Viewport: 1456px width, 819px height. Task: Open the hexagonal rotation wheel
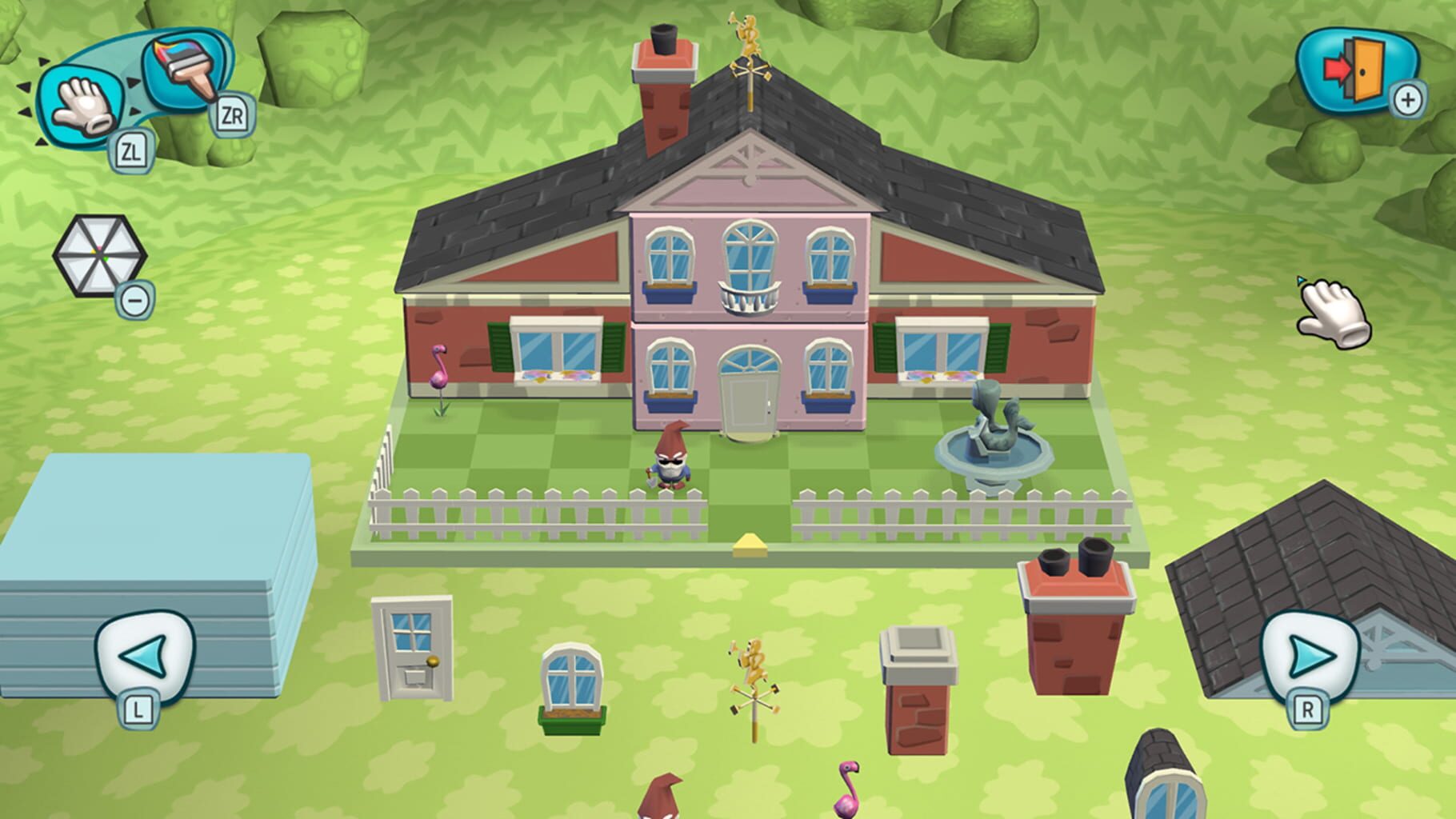click(x=99, y=254)
